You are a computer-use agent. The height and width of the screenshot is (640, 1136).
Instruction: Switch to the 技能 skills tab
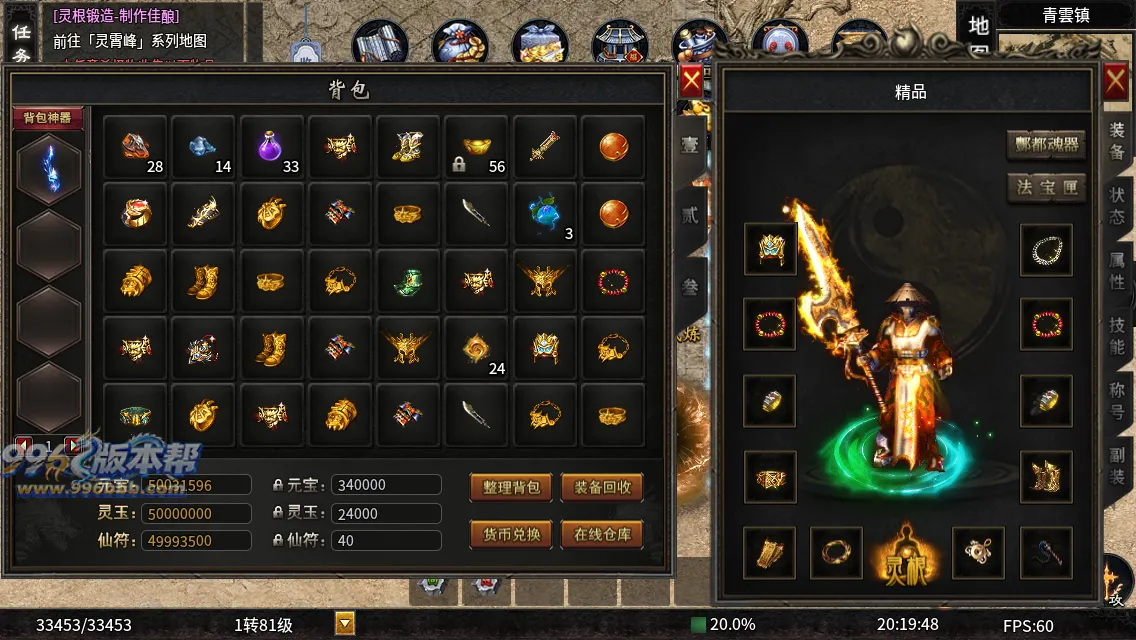[1117, 335]
